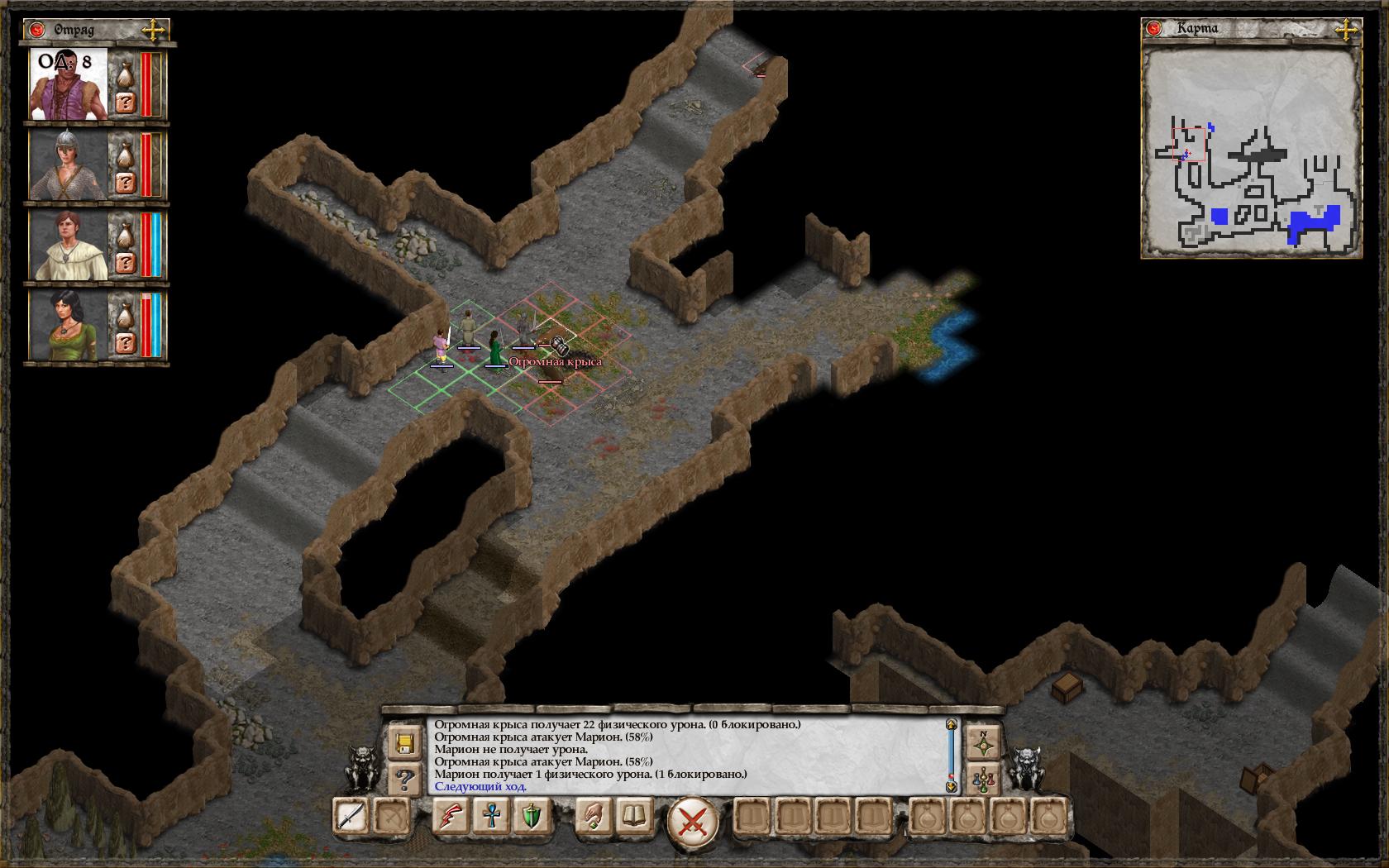Image resolution: width=1389 pixels, height=868 pixels.
Task: Open the colored potions button
Action: coord(983,778)
